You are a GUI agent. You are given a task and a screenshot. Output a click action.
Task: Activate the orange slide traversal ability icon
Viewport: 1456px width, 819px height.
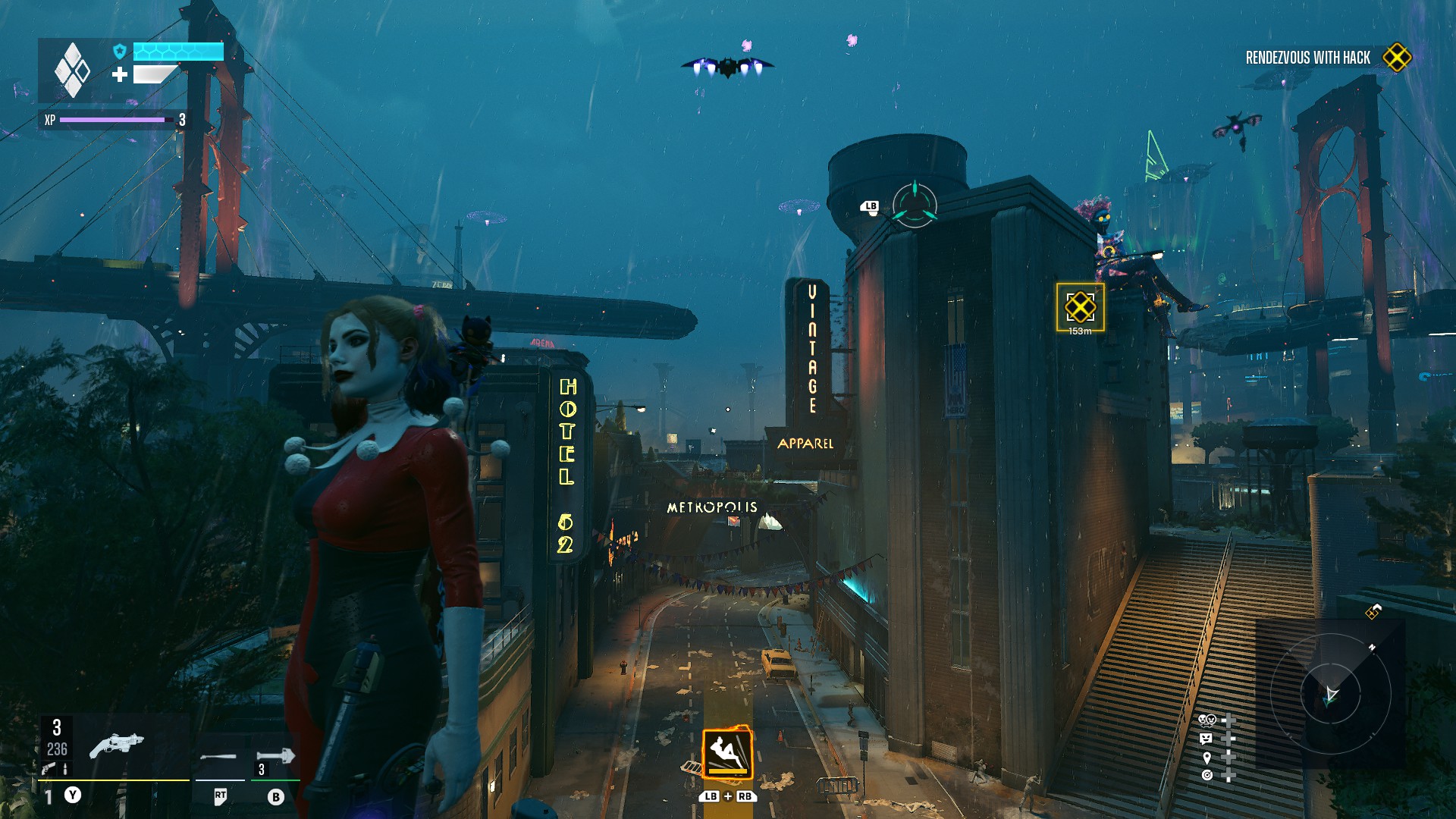[x=727, y=753]
